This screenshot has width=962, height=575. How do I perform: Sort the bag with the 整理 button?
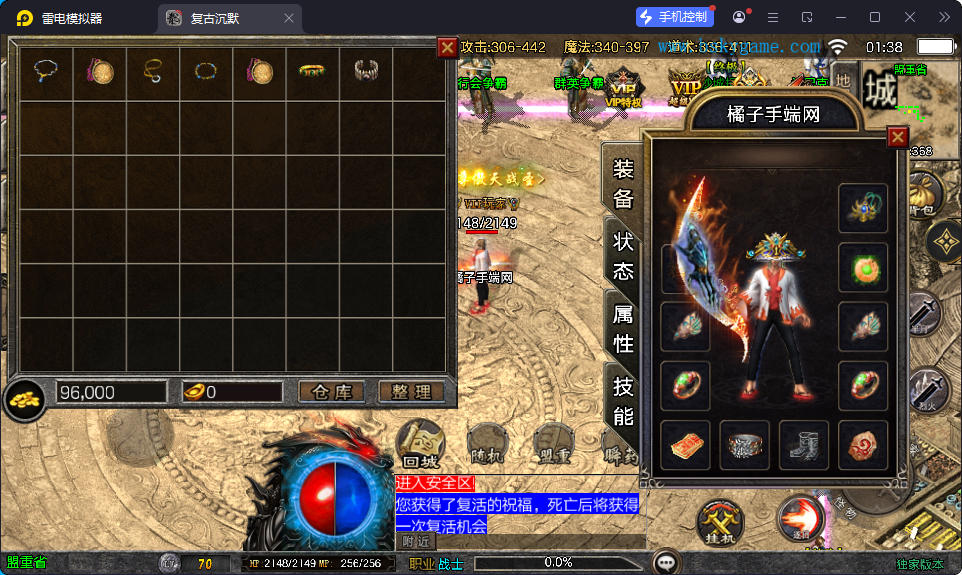point(411,392)
